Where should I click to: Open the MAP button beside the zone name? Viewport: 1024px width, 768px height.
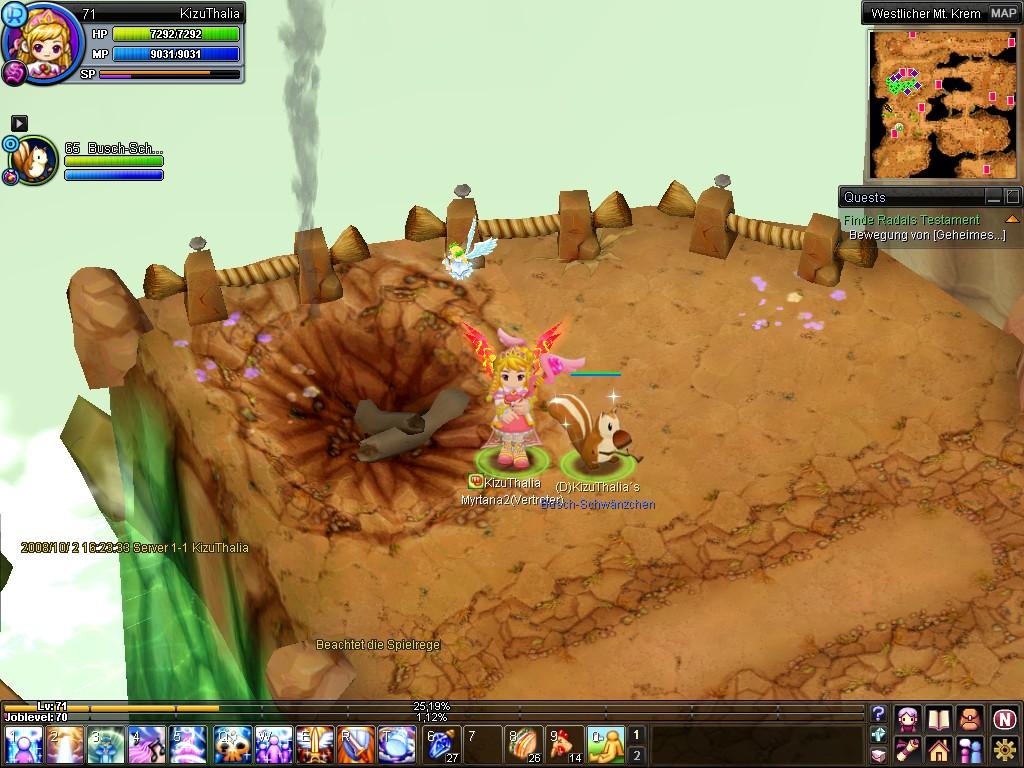point(1003,14)
